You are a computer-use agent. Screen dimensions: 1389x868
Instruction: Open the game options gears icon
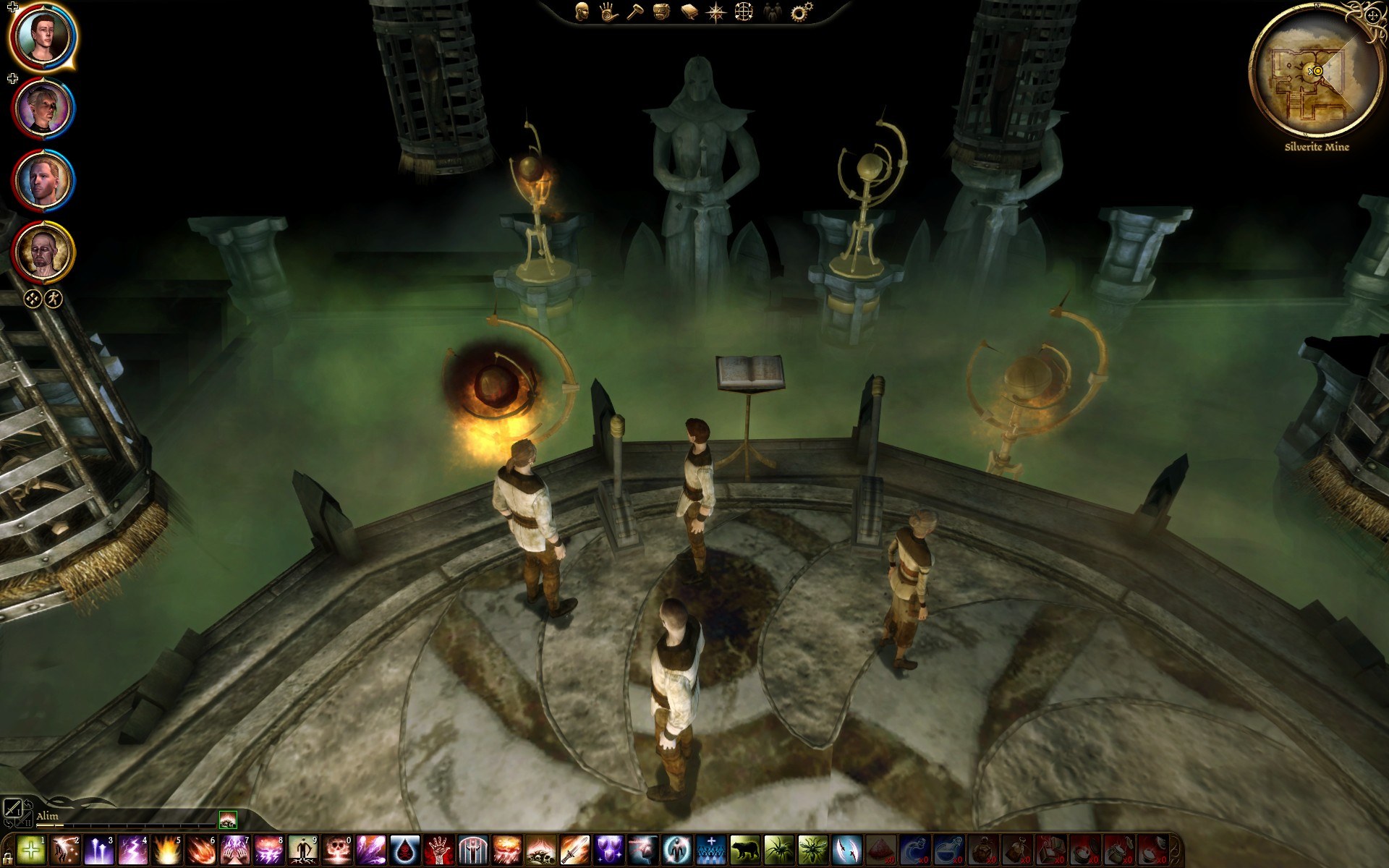tap(801, 12)
